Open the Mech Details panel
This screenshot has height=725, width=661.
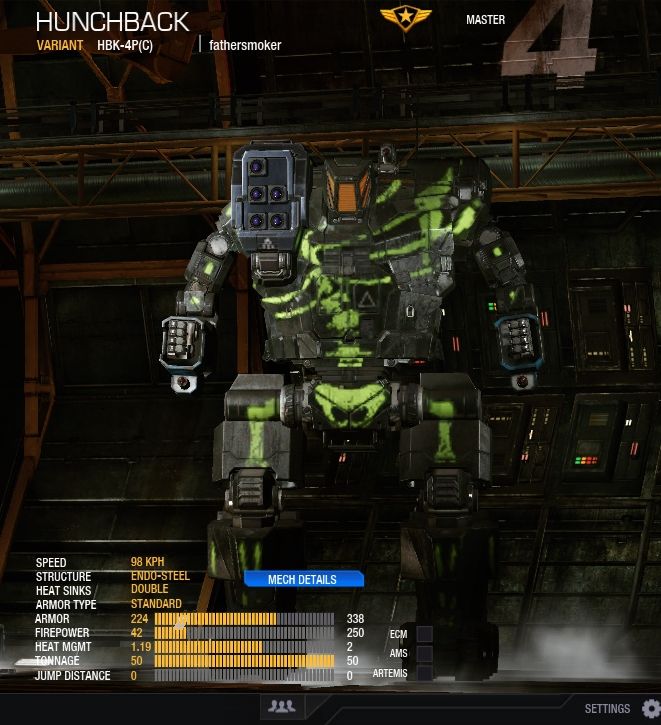(302, 579)
